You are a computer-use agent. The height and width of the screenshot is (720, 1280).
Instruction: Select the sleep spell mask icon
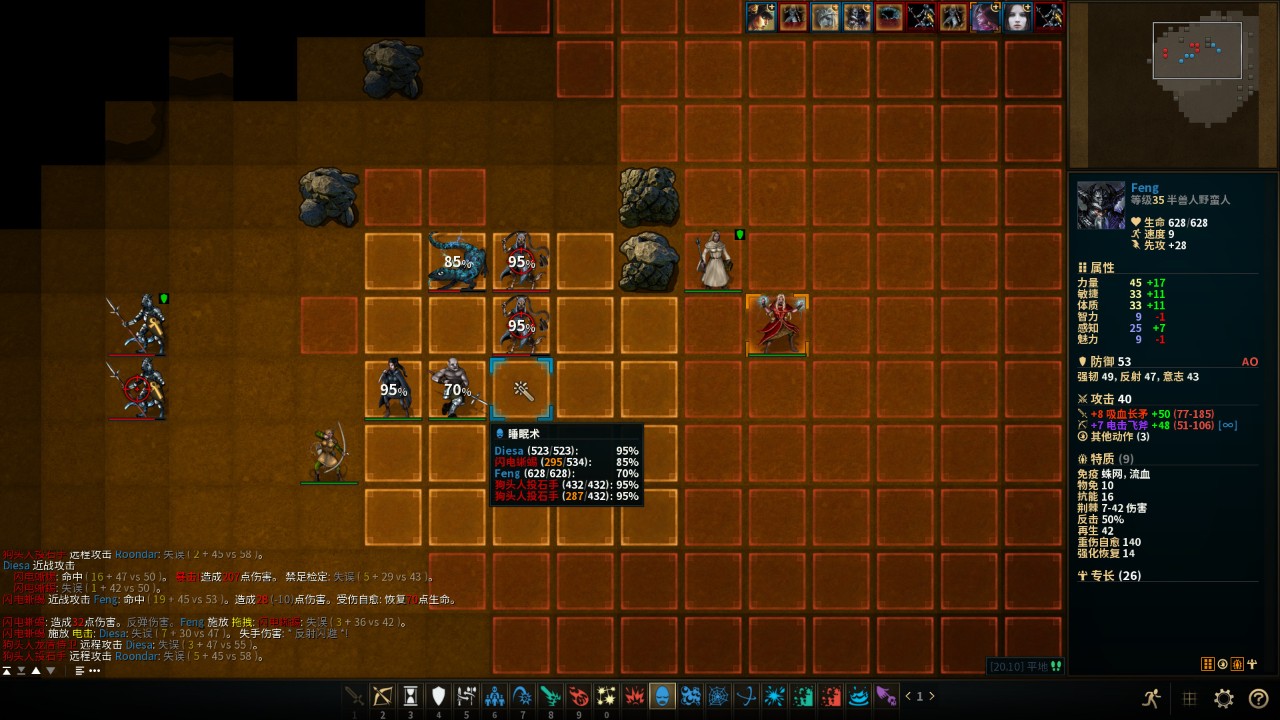[662, 696]
